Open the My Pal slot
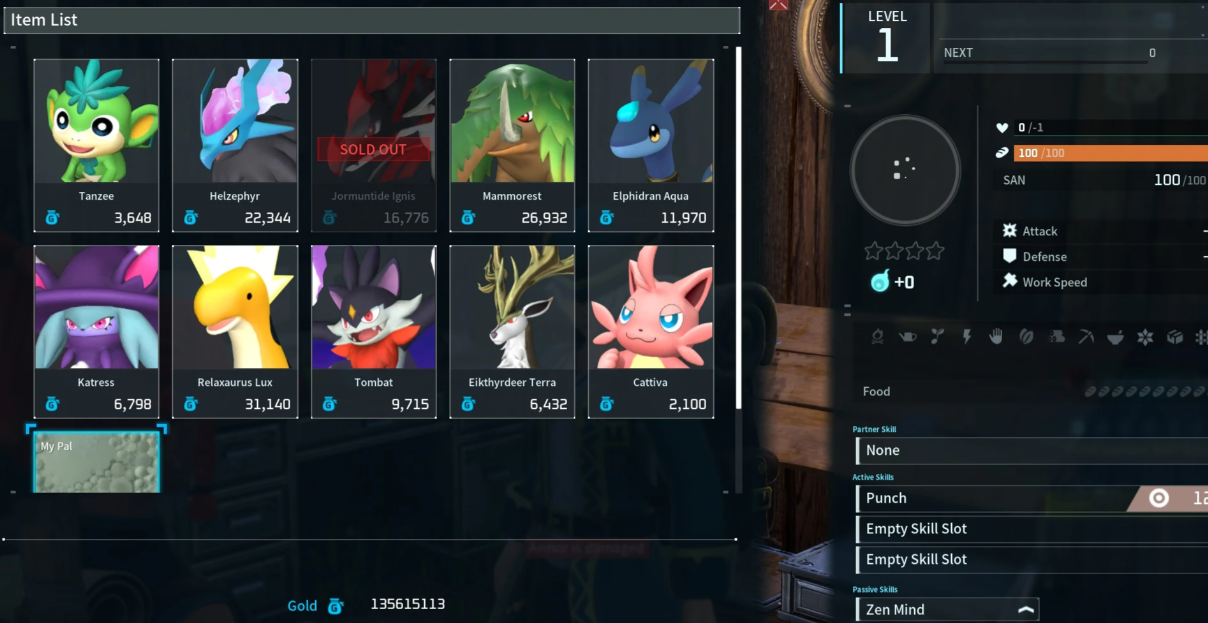This screenshot has height=623, width=1208. point(97,462)
